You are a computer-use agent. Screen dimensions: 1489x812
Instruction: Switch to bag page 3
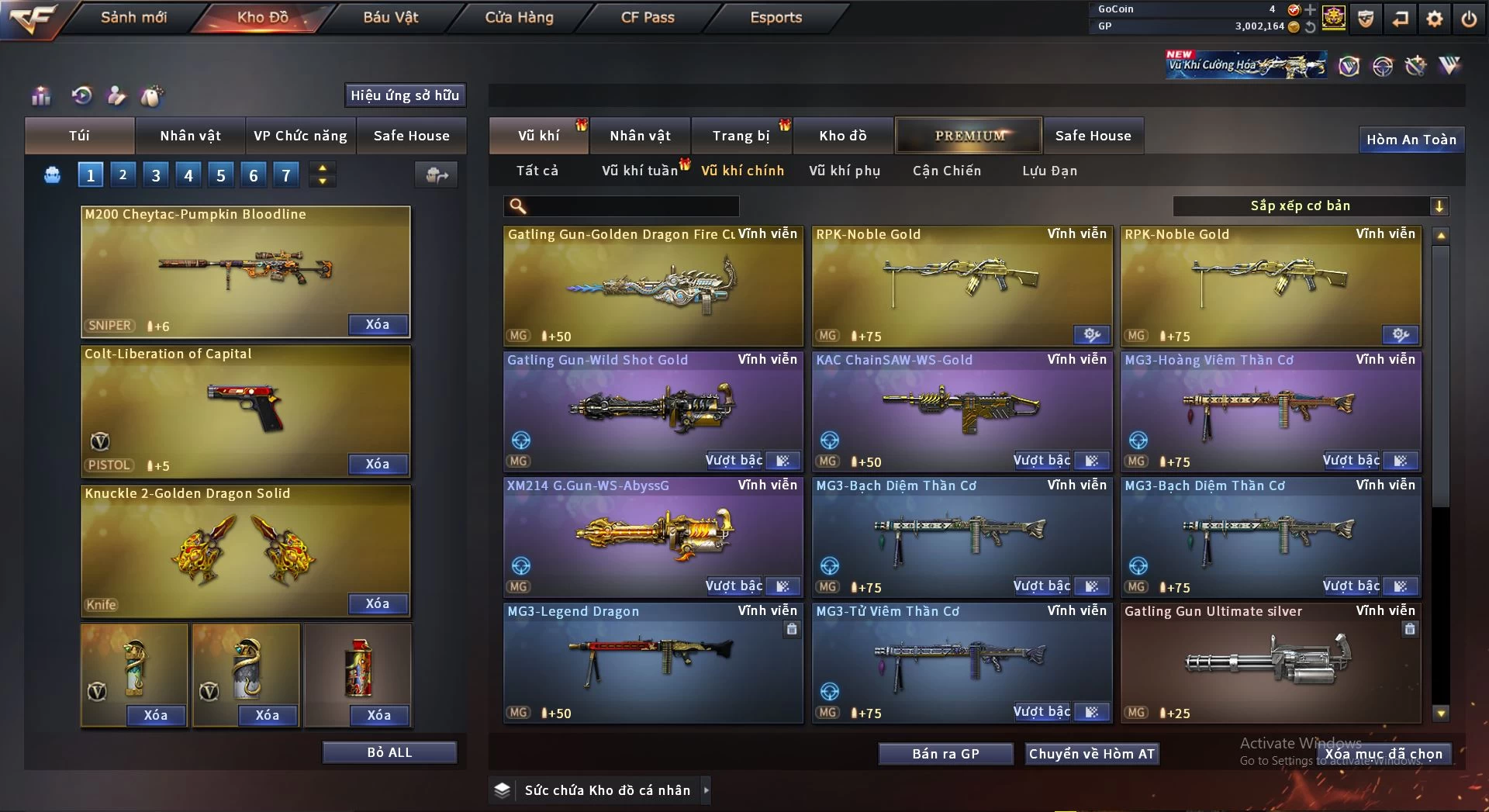[156, 175]
